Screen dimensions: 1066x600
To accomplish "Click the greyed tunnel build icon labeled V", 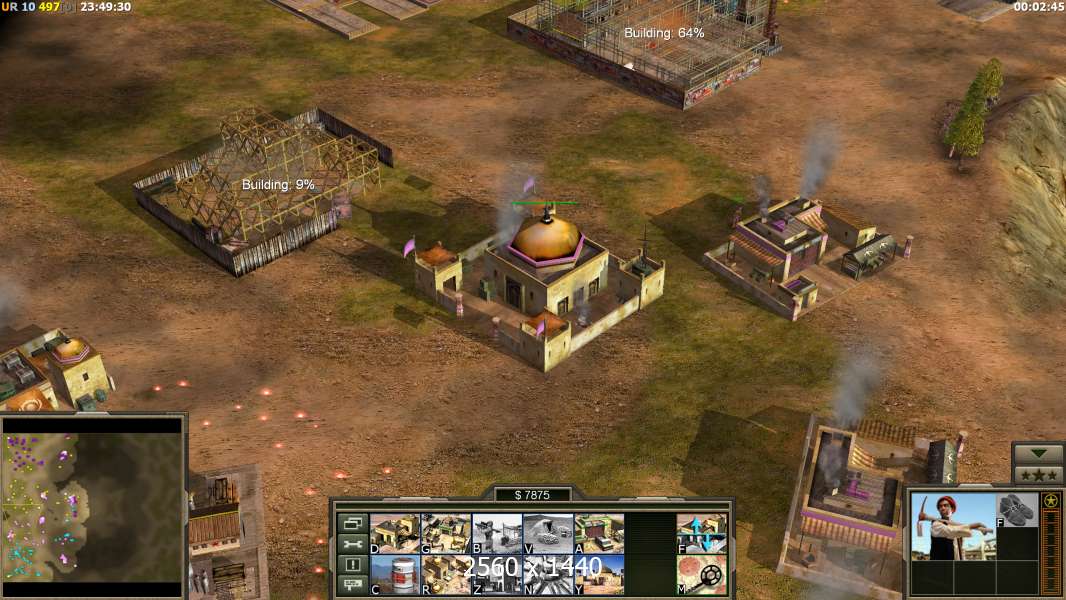I will tap(547, 533).
